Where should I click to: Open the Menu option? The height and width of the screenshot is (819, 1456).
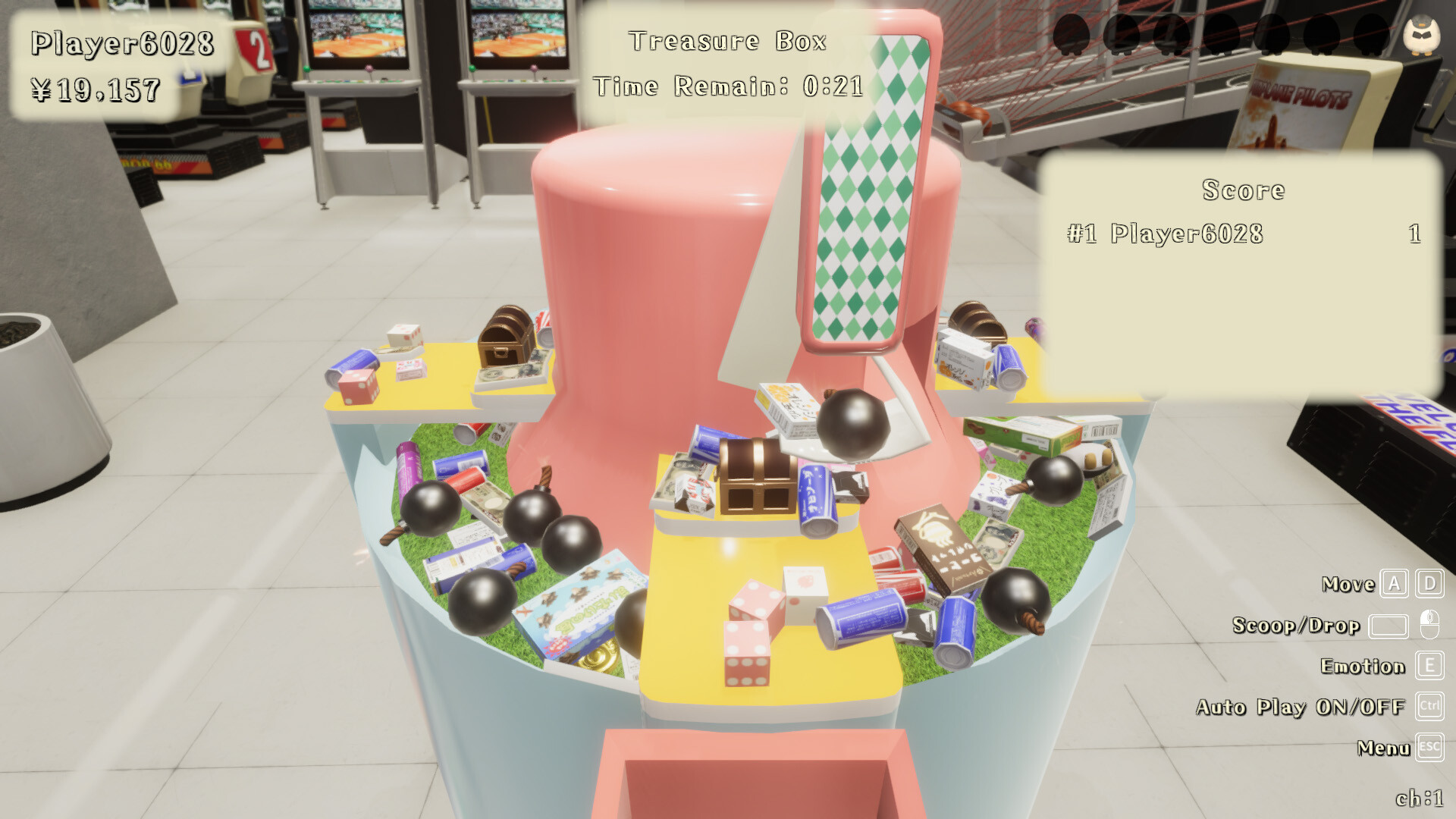[x=1383, y=748]
